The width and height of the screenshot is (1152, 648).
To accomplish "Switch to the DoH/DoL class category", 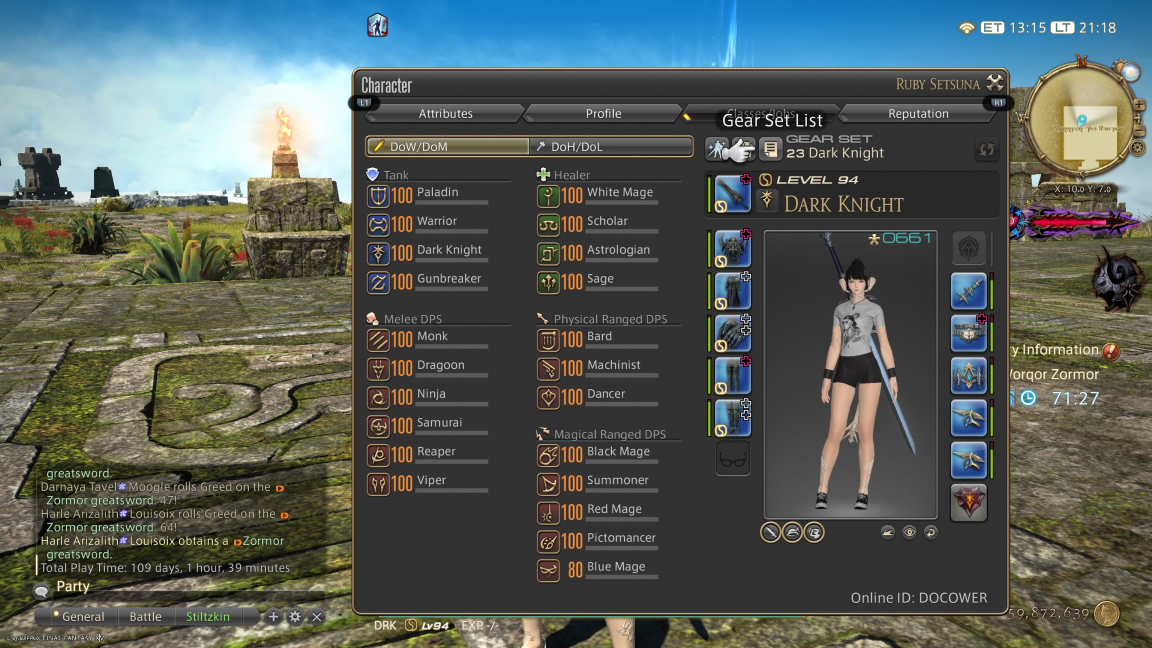I will pos(610,146).
